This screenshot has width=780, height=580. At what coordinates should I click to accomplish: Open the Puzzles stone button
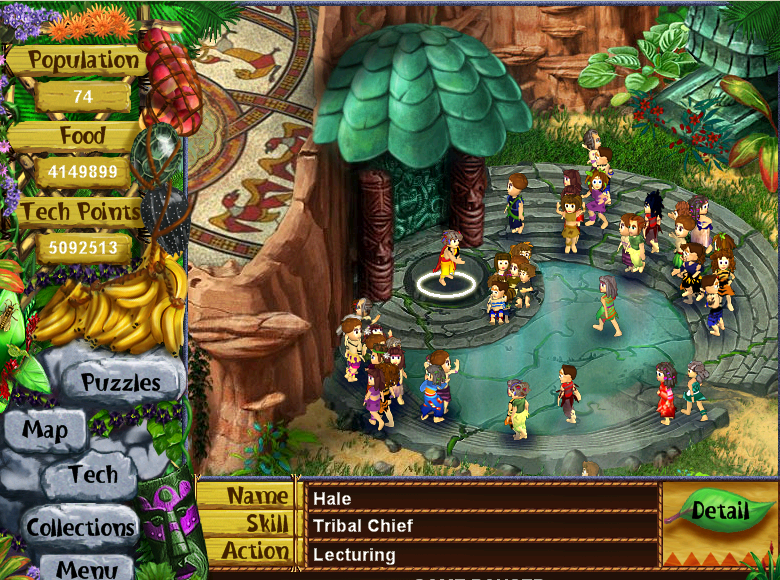(x=120, y=382)
